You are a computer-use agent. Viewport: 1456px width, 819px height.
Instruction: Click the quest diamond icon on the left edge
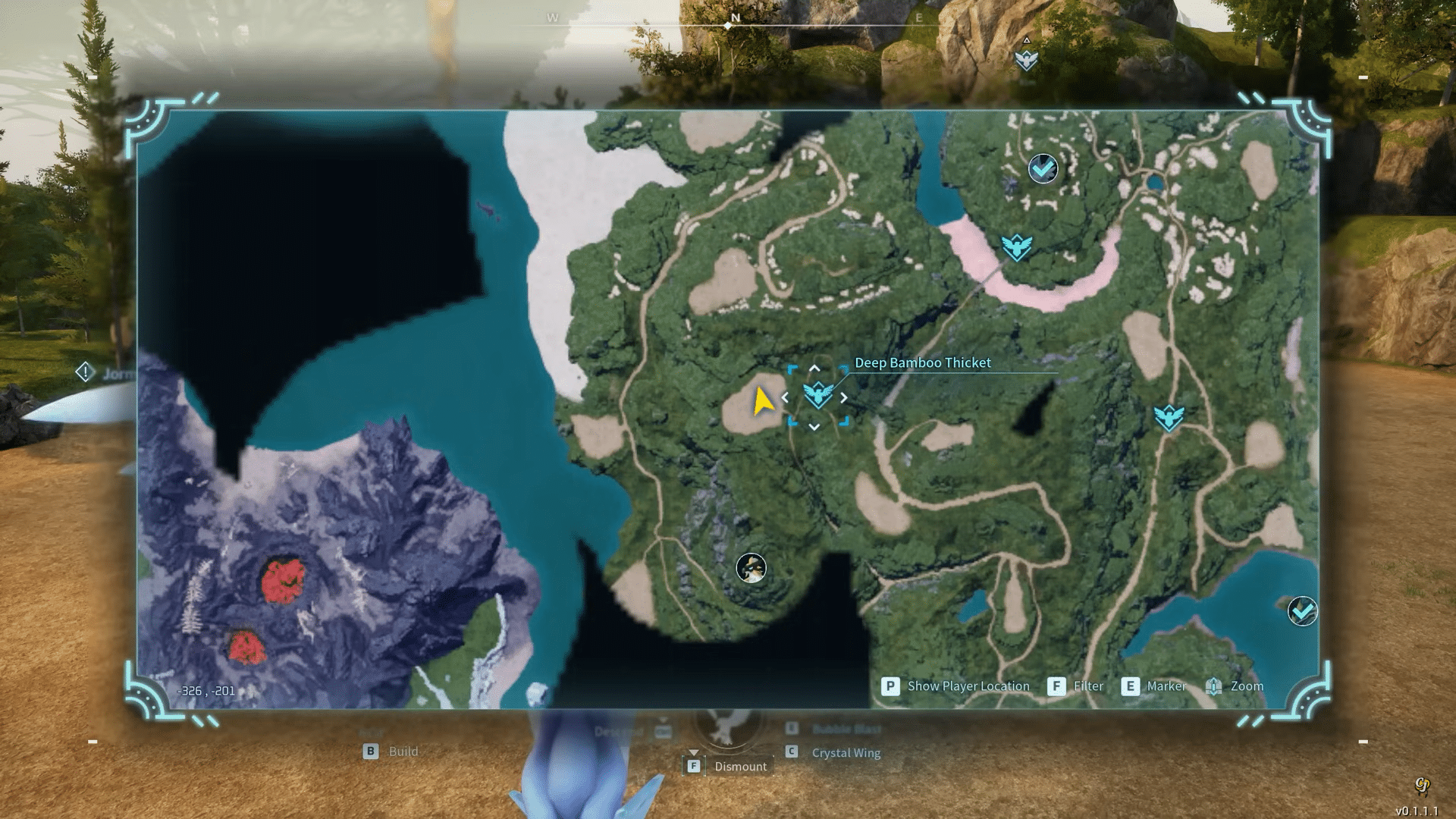(85, 372)
